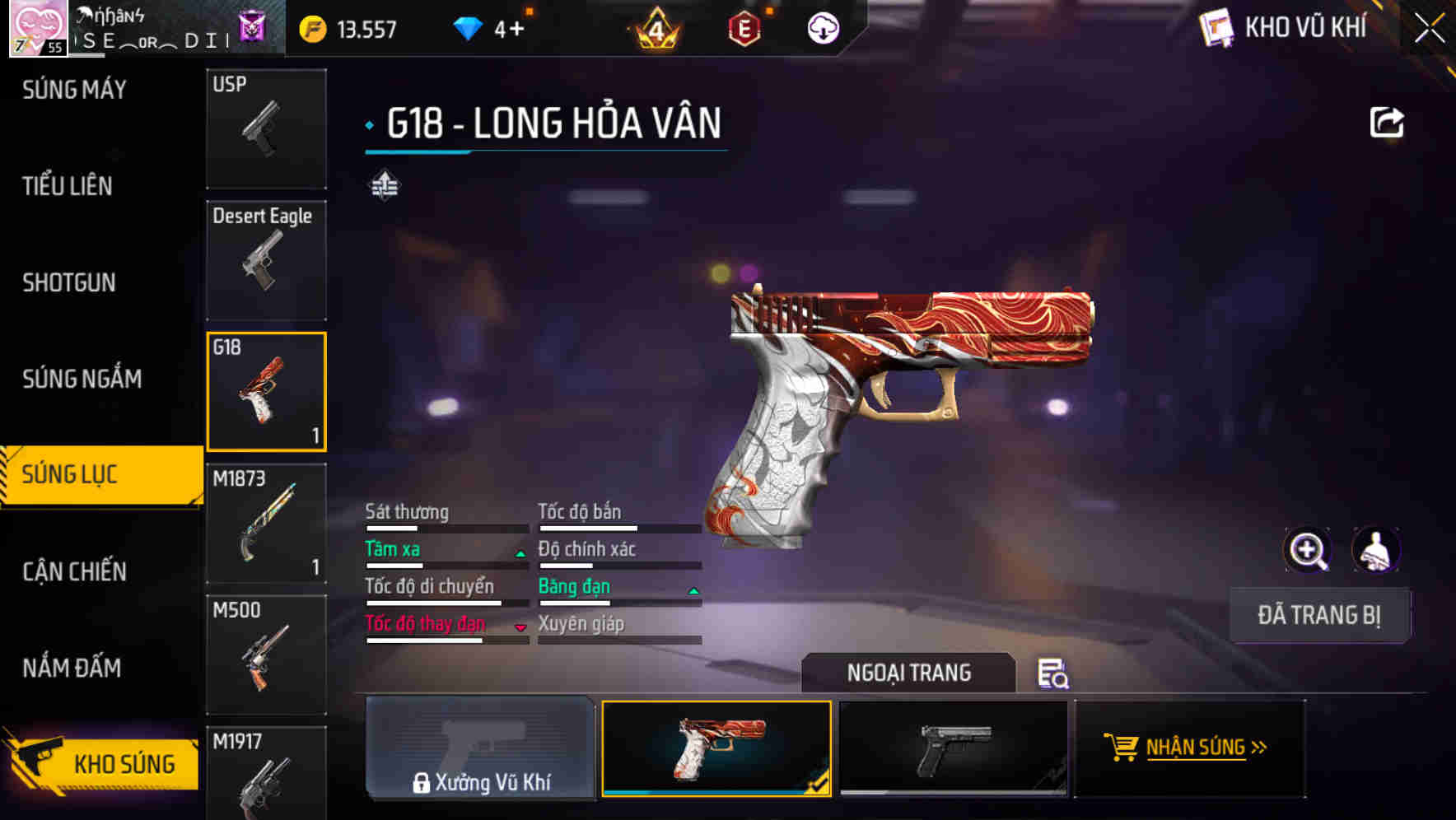Click the Đã Trang Bị button

(1319, 615)
